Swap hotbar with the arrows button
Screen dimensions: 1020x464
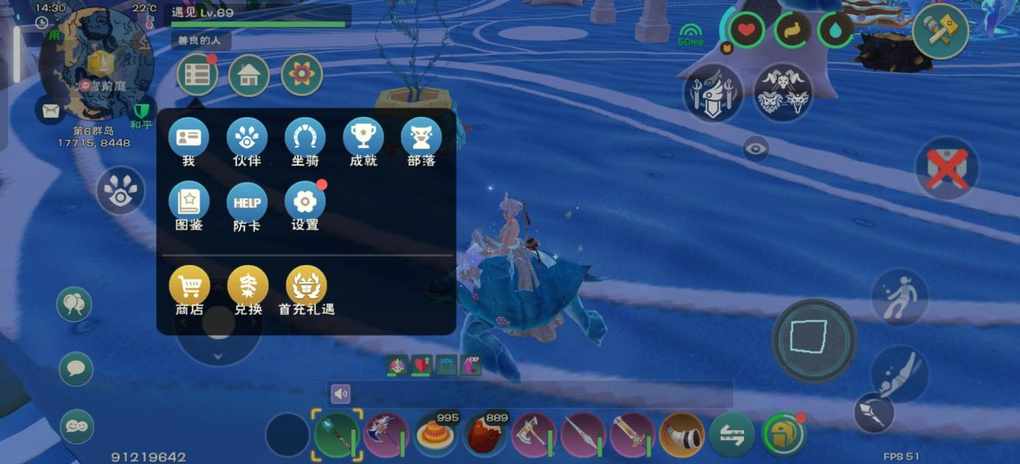point(731,435)
